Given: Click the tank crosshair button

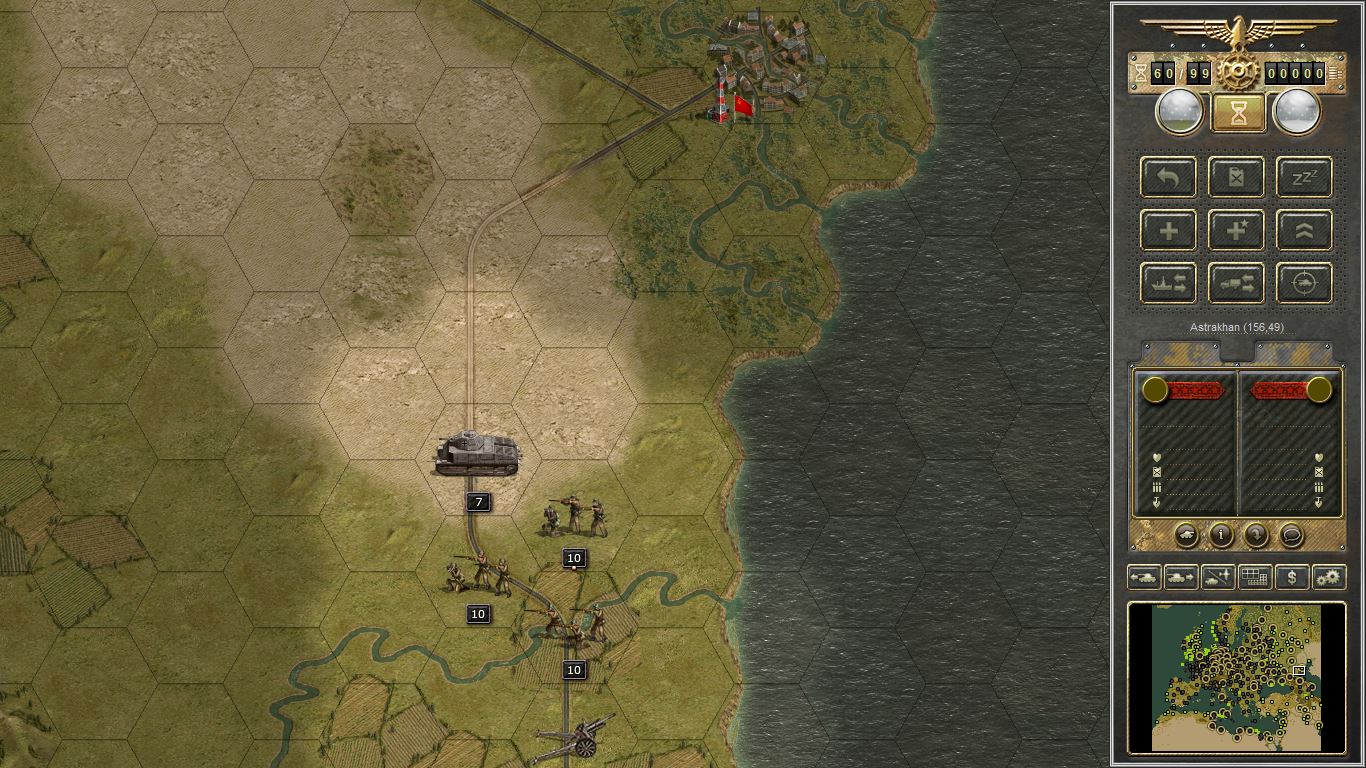Looking at the screenshot, I should 1305,284.
